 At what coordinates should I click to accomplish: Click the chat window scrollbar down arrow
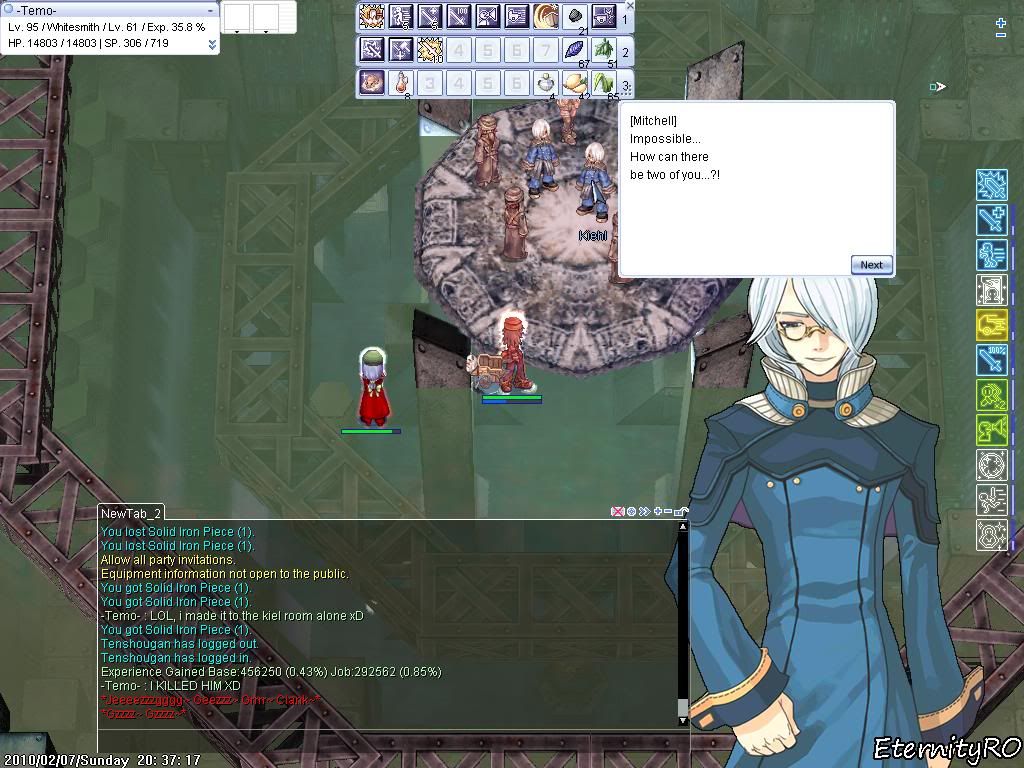pyautogui.click(x=683, y=720)
